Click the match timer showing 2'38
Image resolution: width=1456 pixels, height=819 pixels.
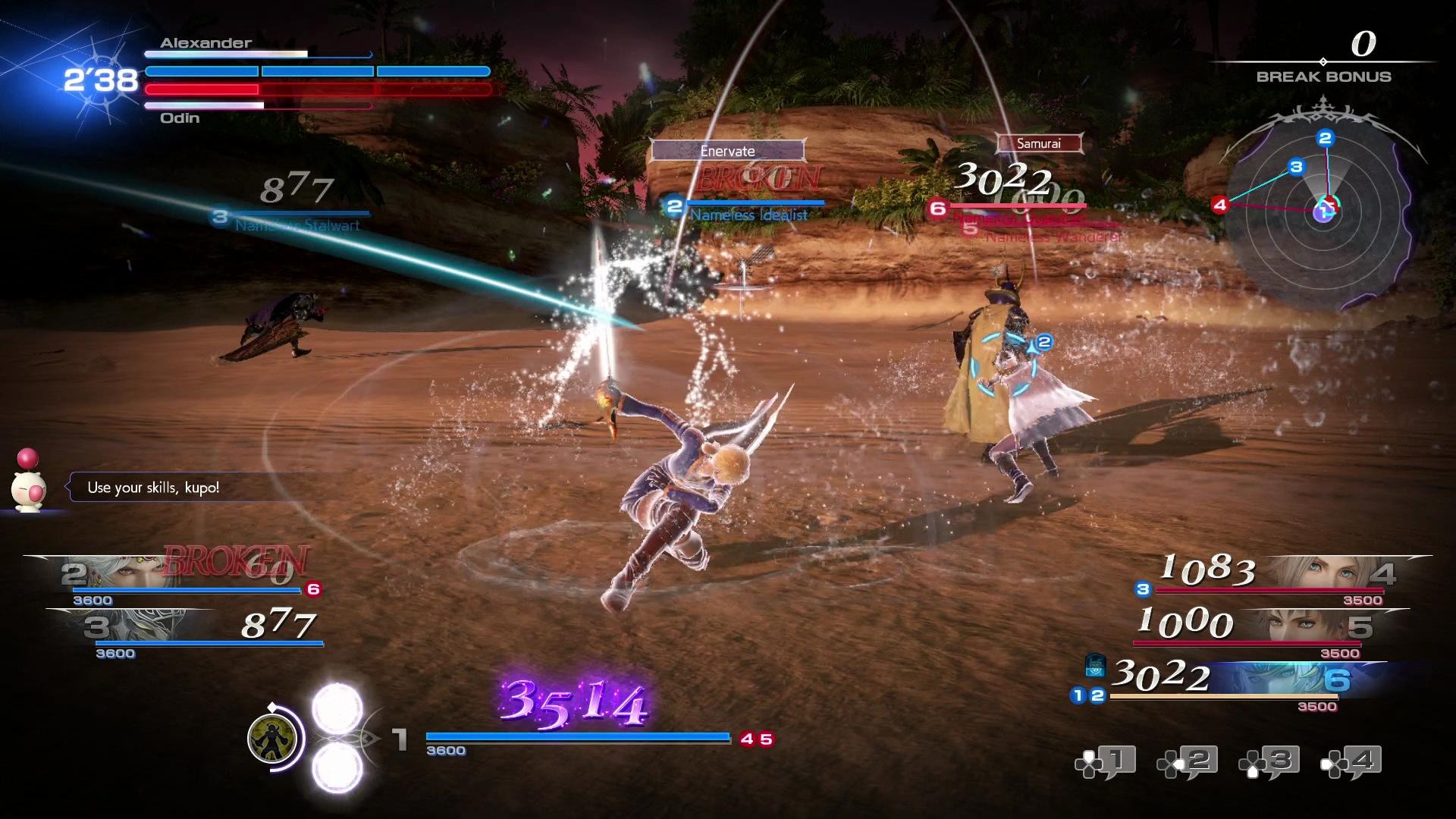point(99,78)
